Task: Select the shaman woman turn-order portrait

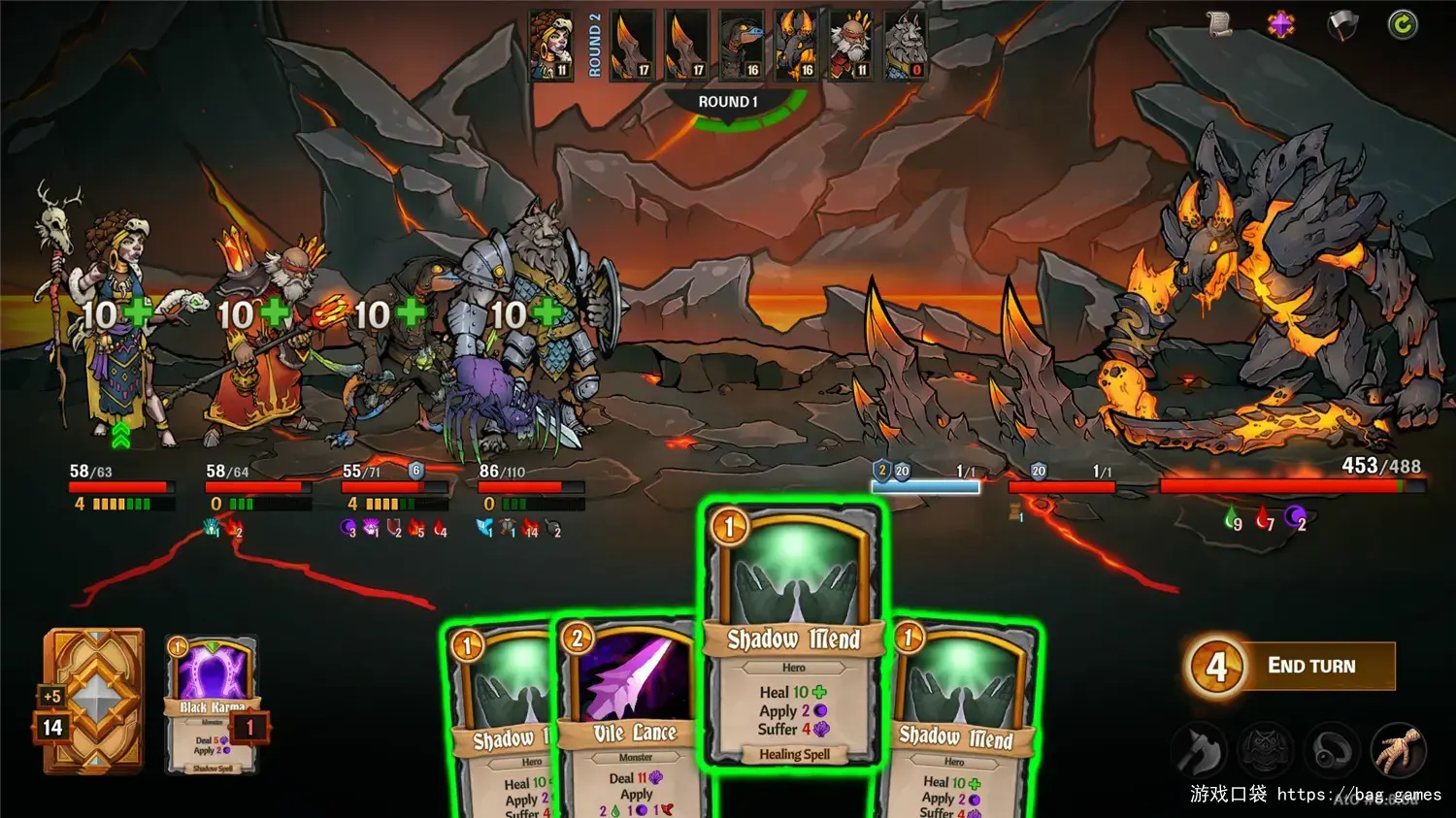Action: coord(550,45)
